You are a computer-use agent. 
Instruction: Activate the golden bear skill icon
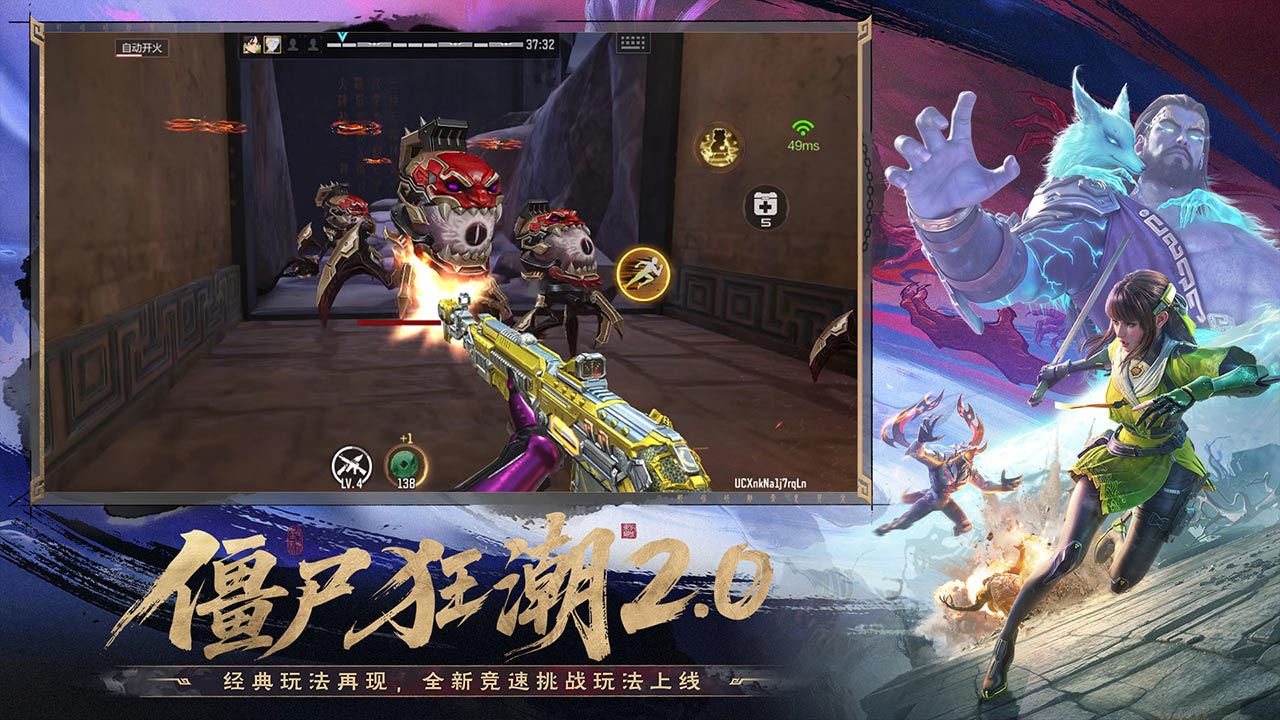pyautogui.click(x=719, y=146)
